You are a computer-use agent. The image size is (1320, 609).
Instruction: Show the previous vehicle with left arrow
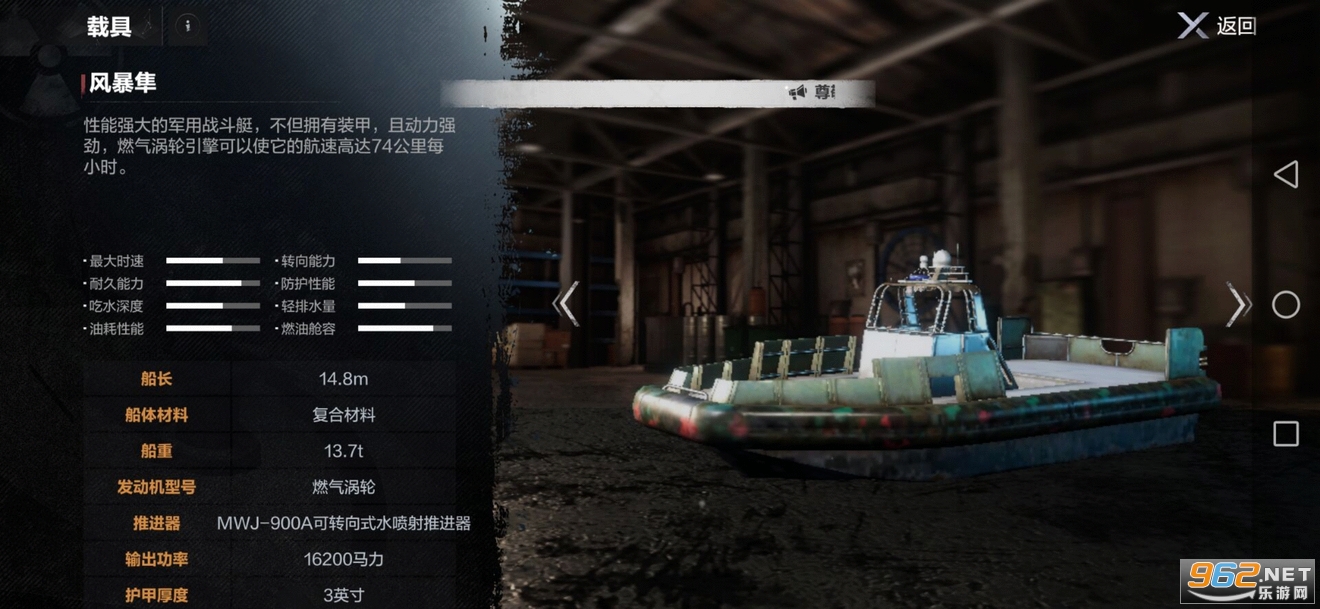pyautogui.click(x=566, y=304)
